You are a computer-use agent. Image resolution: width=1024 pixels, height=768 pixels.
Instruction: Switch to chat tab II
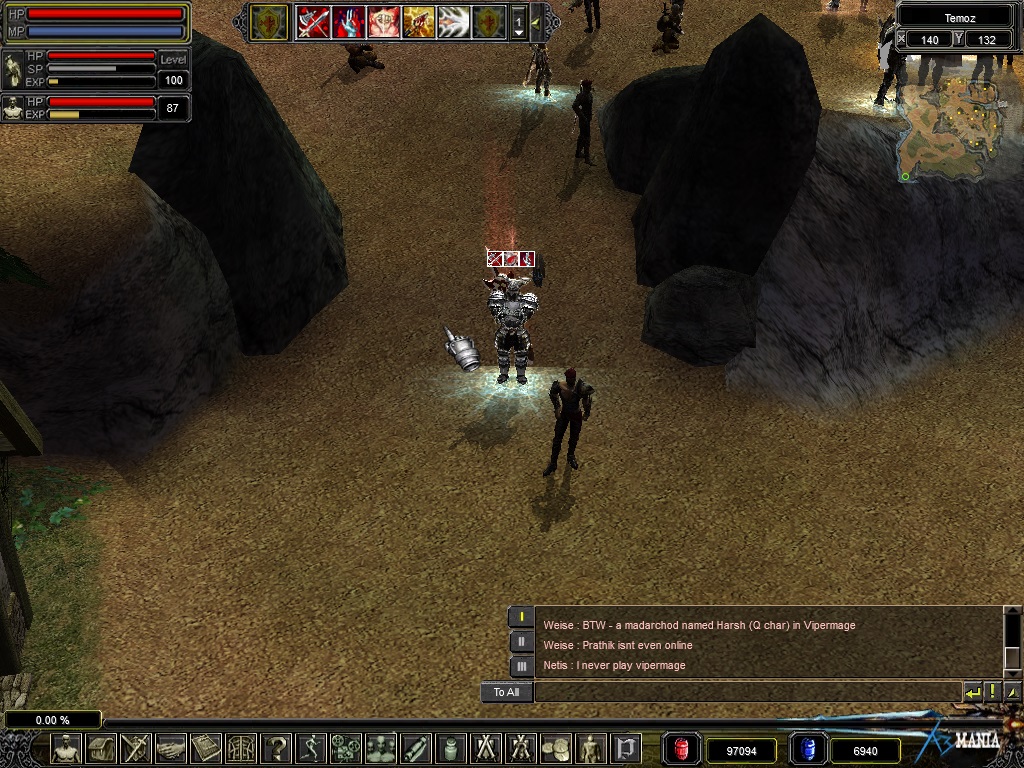point(521,642)
